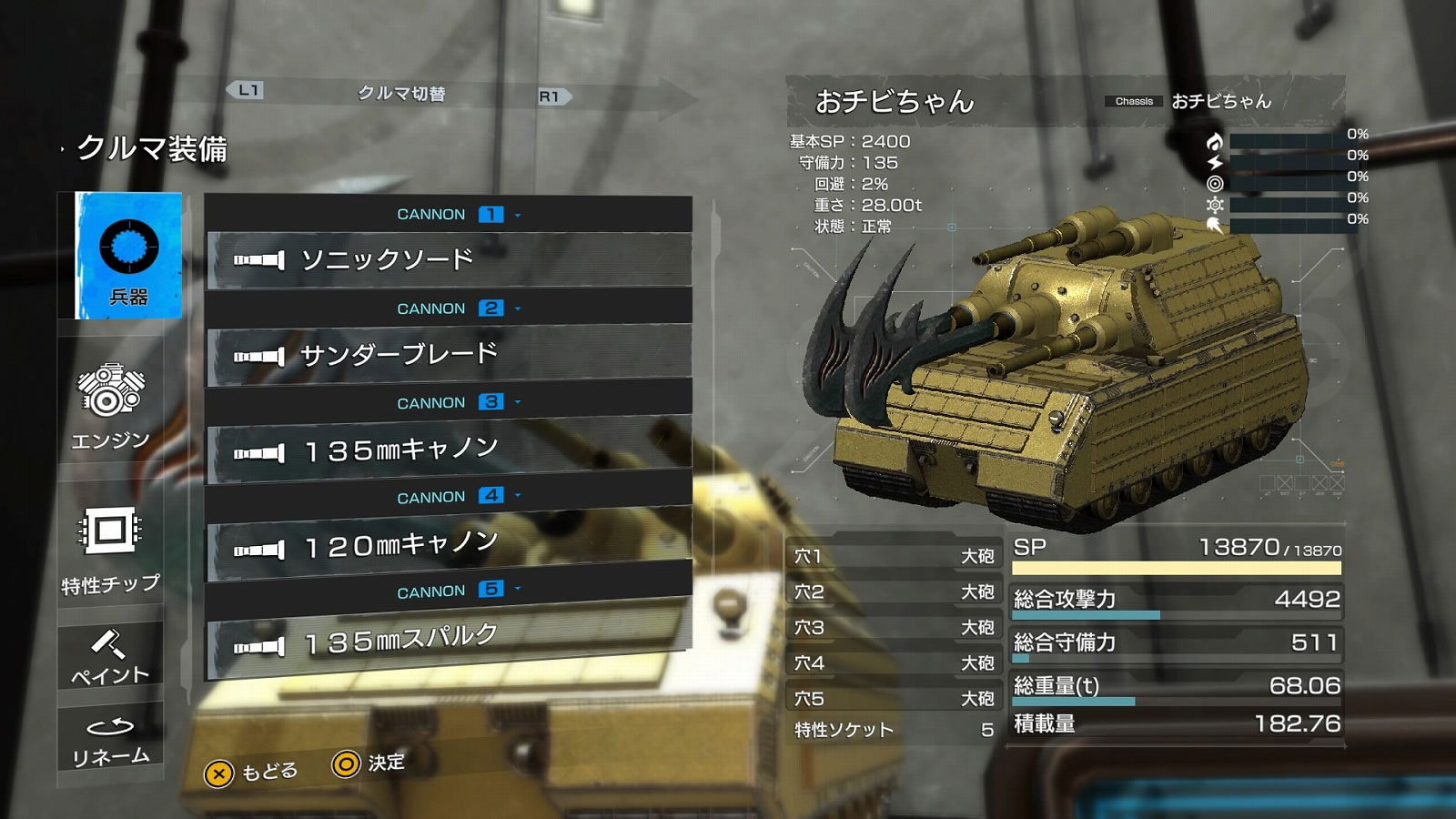
Task: Select the 穴3 大砲 slot row
Action: (894, 627)
